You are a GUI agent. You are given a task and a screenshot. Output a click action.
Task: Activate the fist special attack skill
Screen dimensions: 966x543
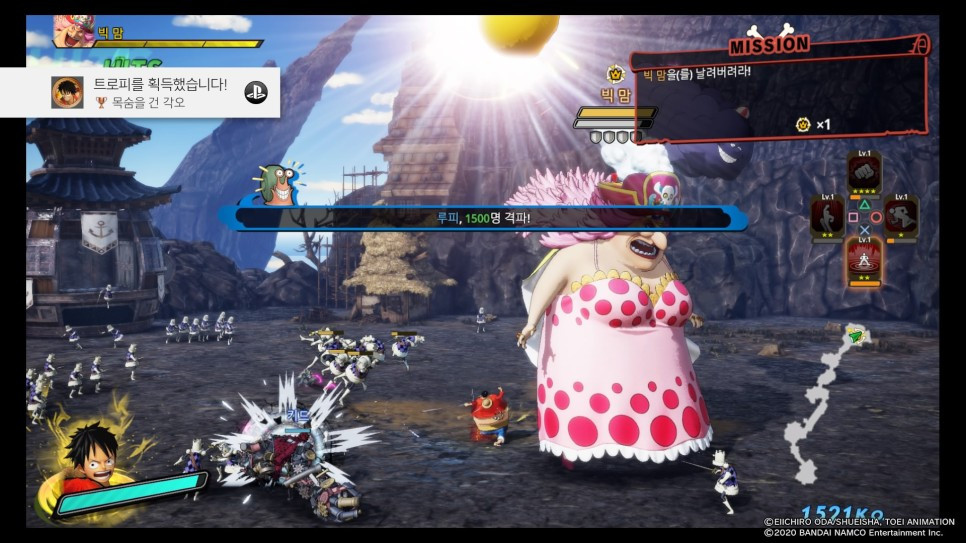[864, 174]
